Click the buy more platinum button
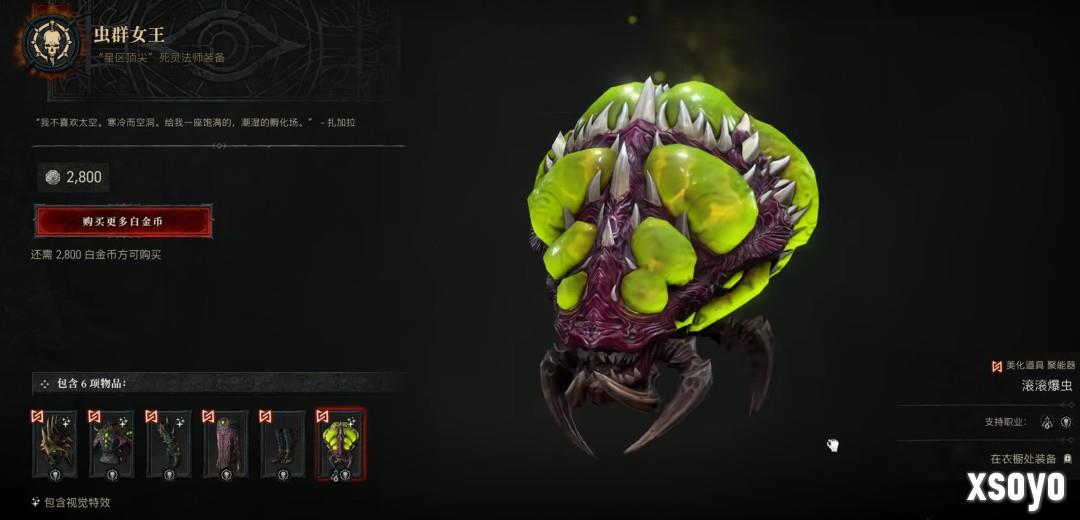This screenshot has width=1080, height=520. tap(123, 221)
